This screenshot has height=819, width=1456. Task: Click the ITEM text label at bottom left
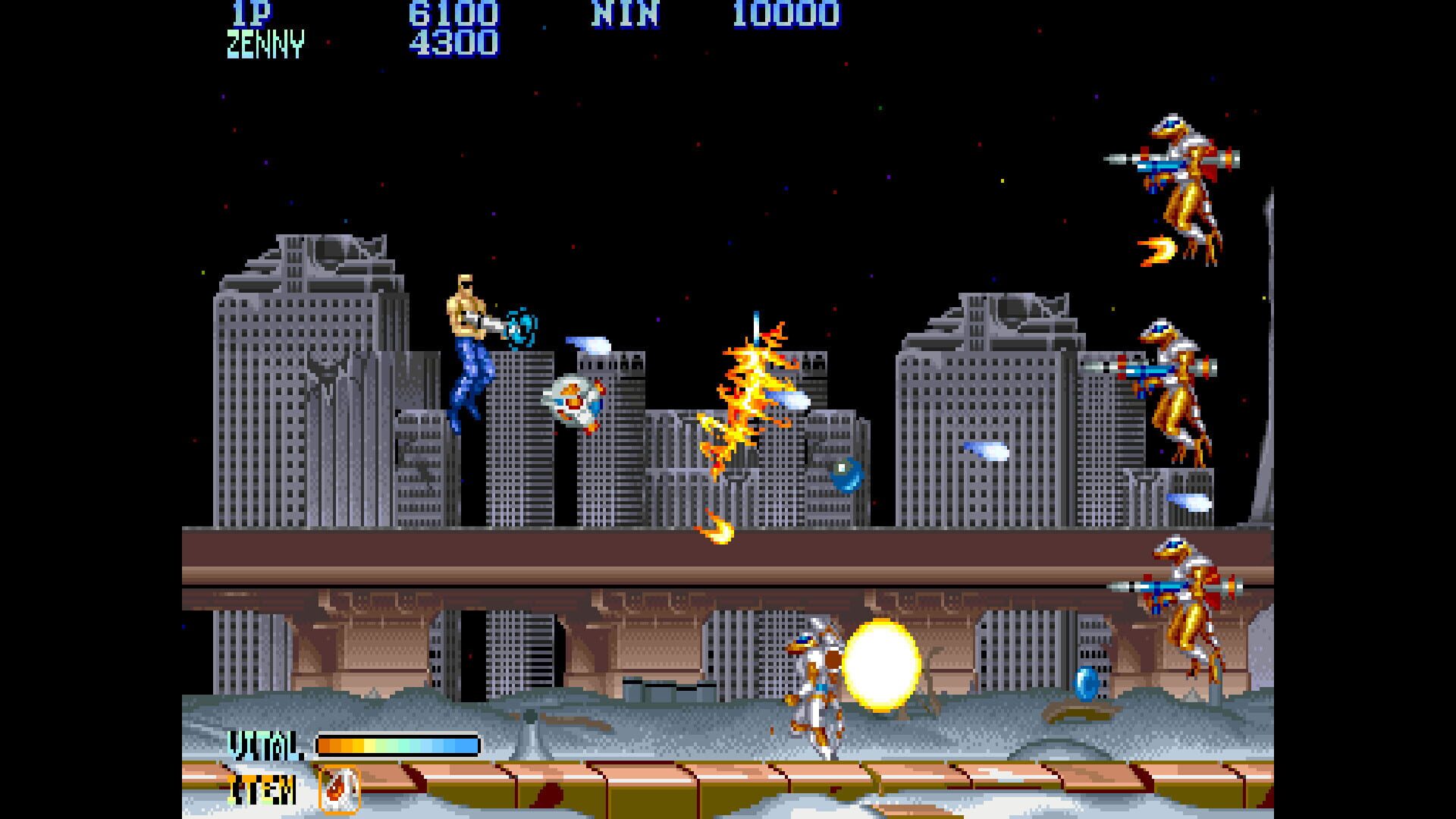pyautogui.click(x=262, y=787)
